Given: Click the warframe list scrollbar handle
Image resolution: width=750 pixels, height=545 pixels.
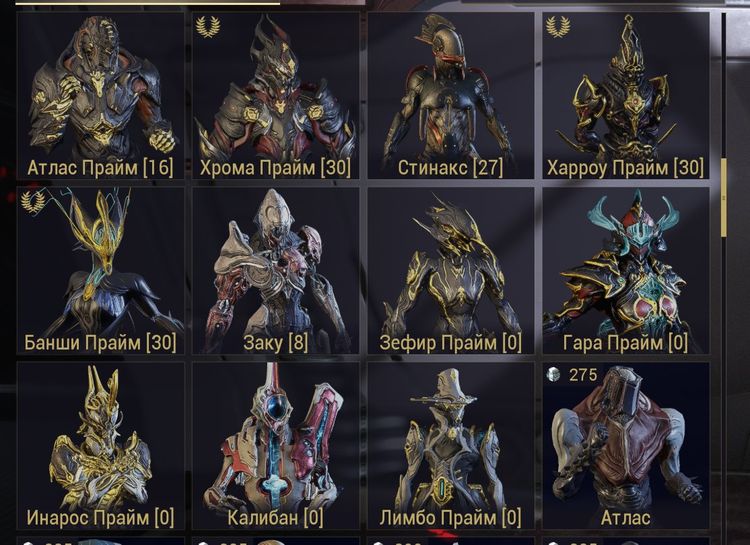Looking at the screenshot, I should tap(723, 196).
